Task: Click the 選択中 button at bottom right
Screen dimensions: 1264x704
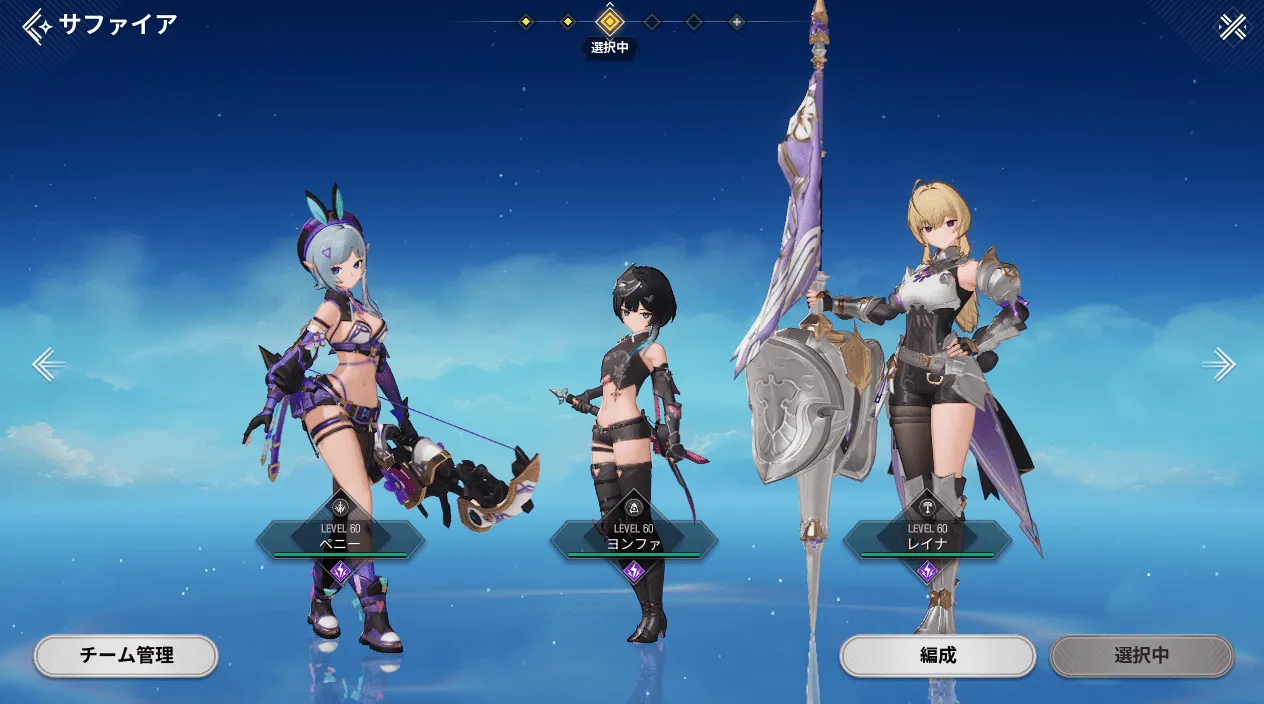Action: [x=1141, y=656]
